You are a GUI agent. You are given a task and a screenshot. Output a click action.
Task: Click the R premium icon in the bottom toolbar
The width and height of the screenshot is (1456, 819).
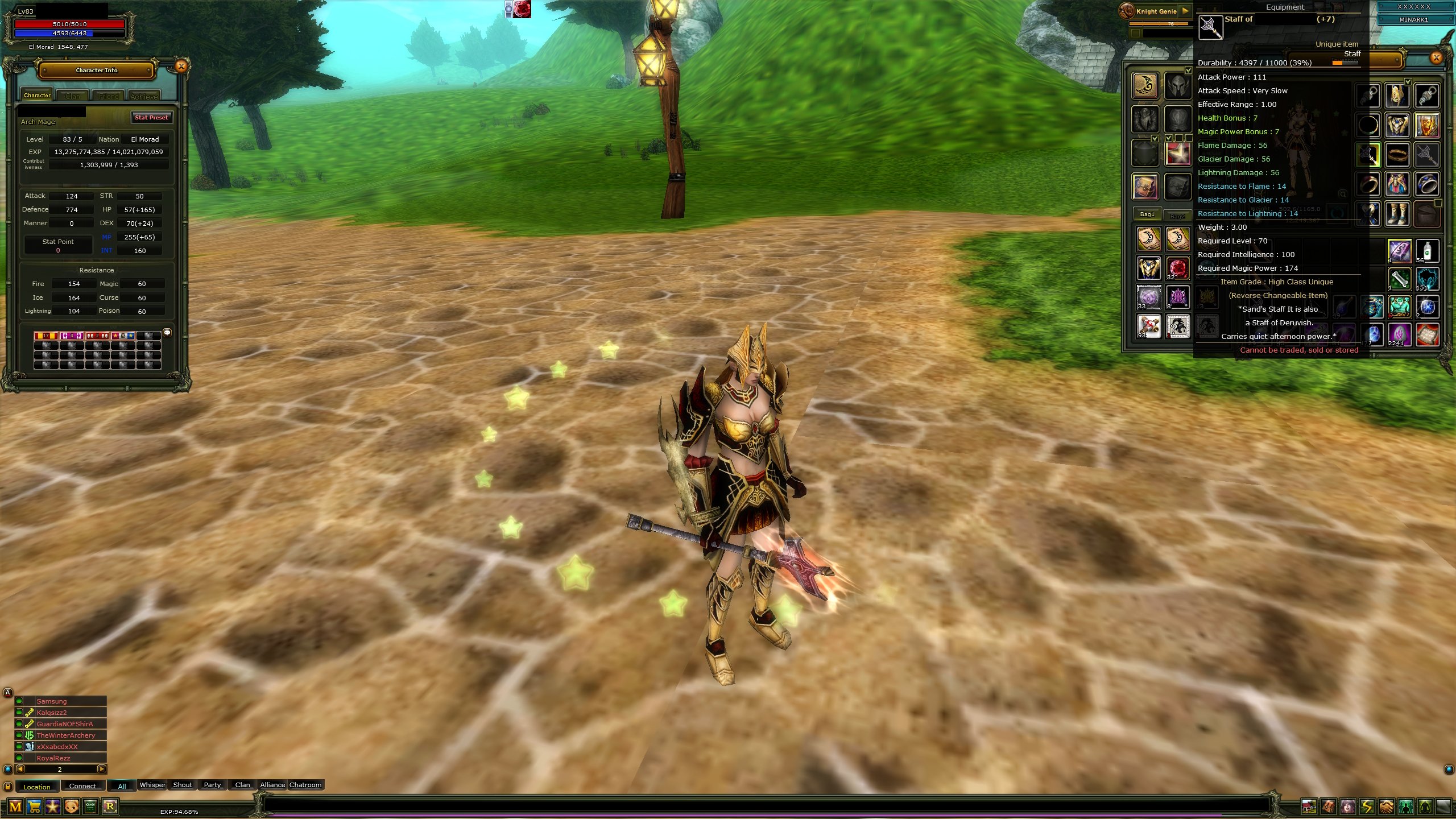pyautogui.click(x=110, y=806)
